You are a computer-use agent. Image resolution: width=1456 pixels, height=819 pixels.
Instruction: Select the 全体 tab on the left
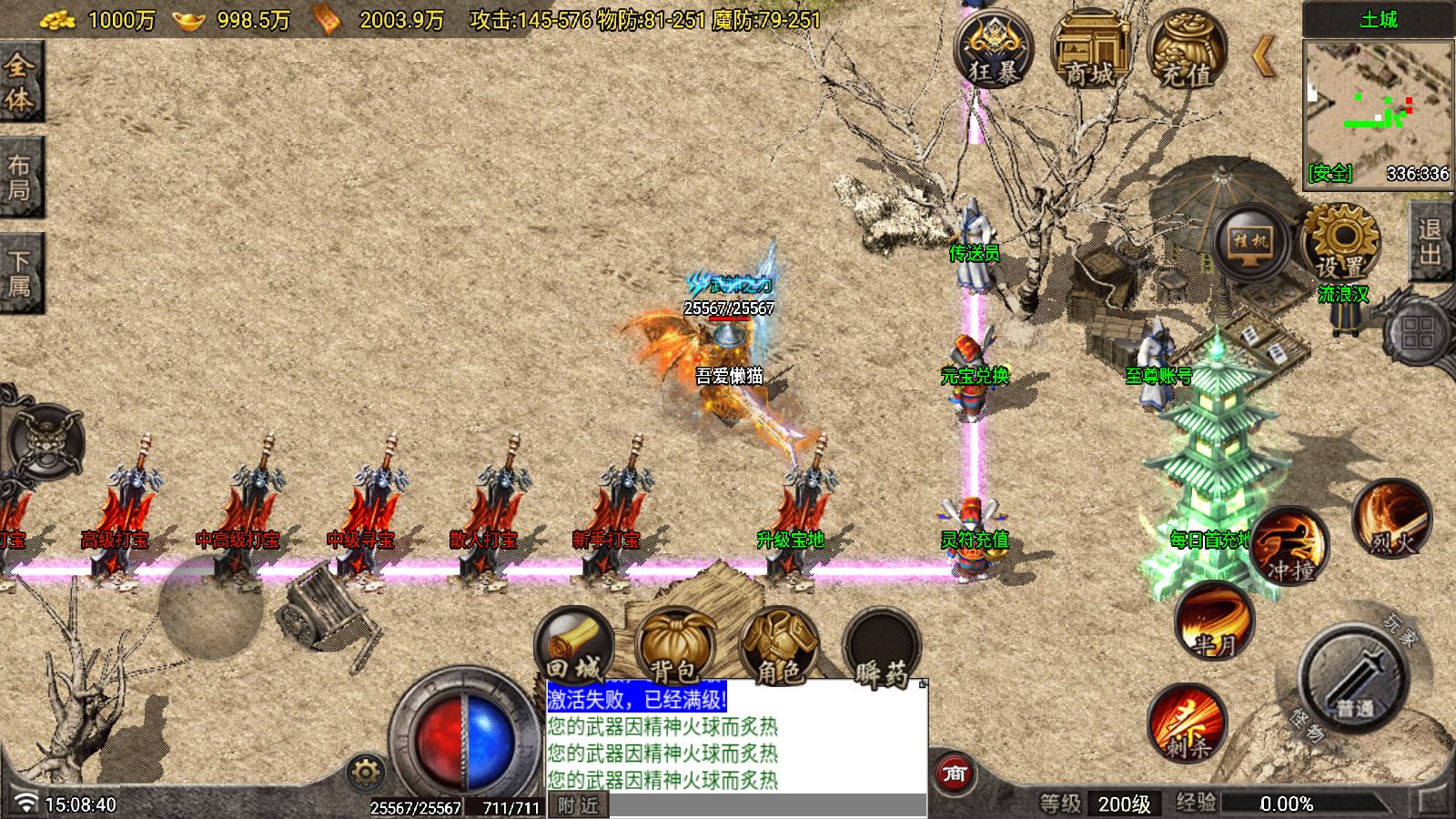point(20,82)
